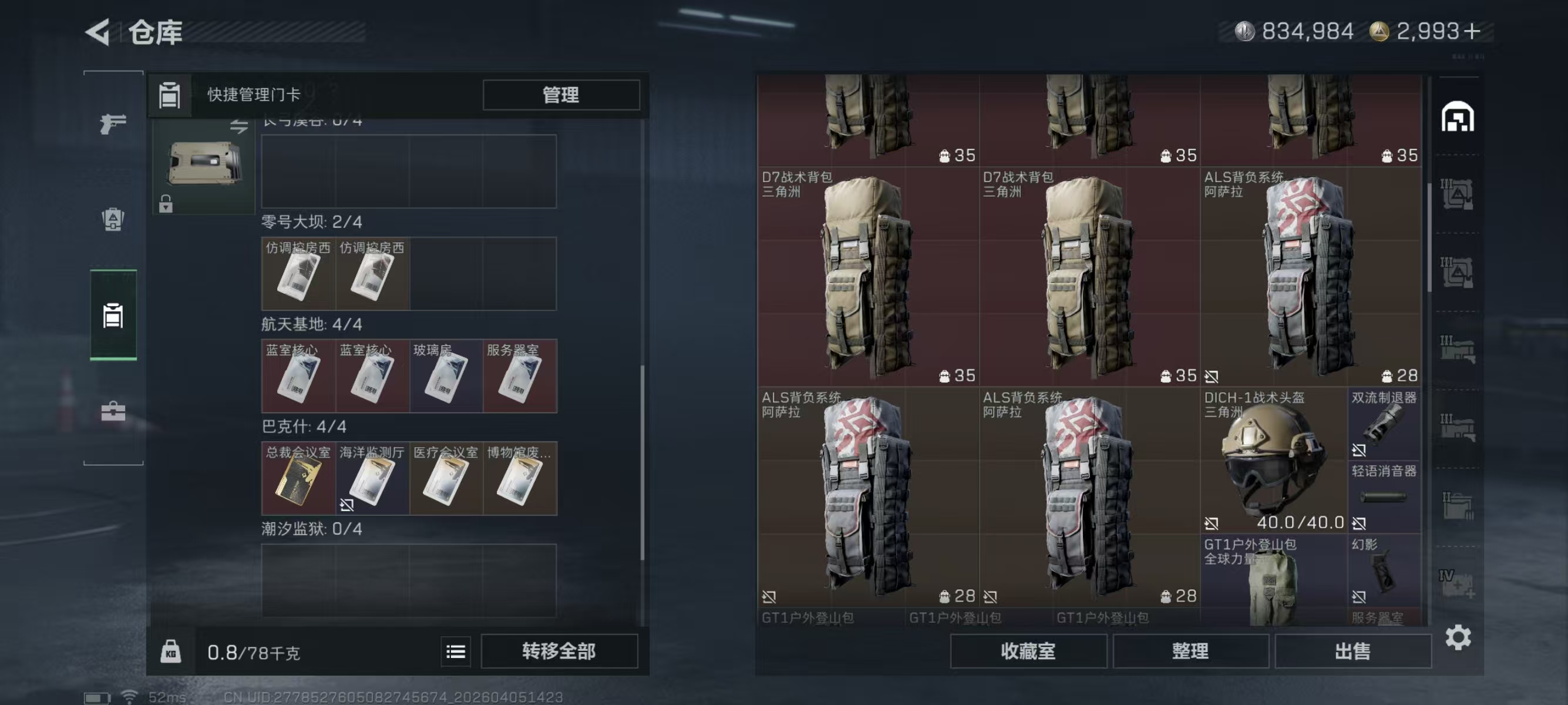This screenshot has width=1568, height=705.
Task: Click the weight capacity indicator 0.8/78千克
Action: (x=254, y=652)
